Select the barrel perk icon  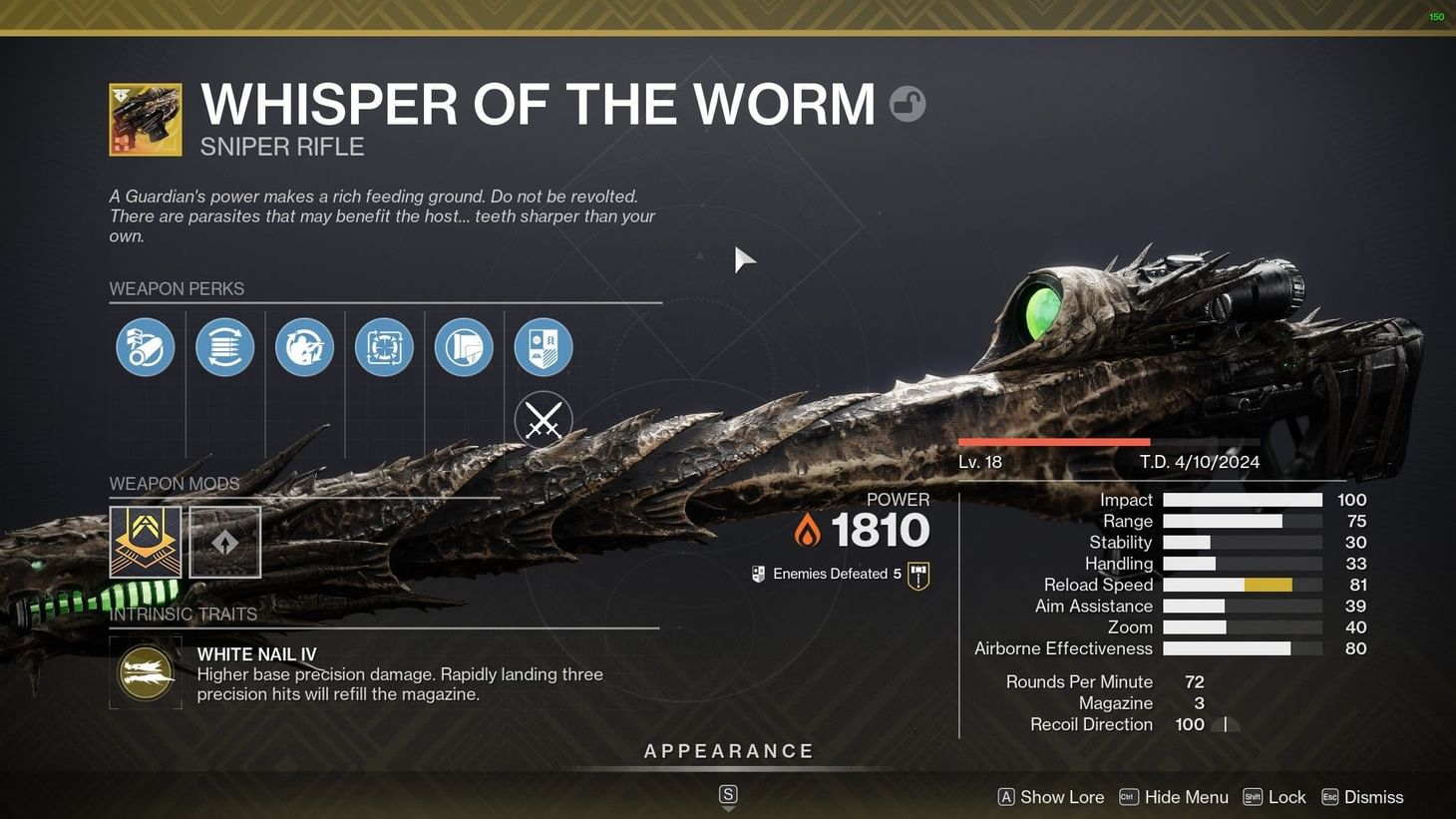(x=146, y=346)
